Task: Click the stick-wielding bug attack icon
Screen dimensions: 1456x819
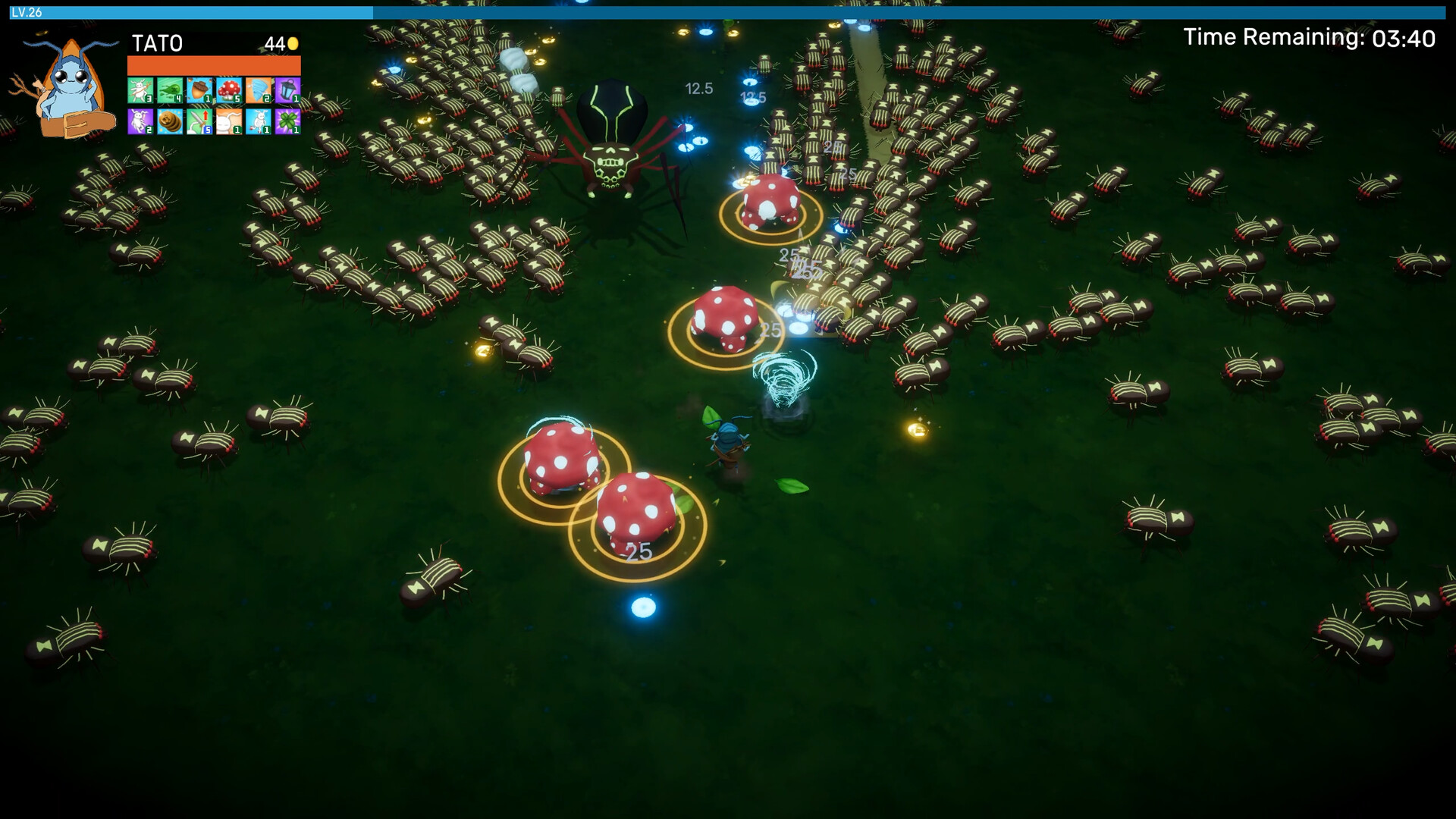Action: (140, 89)
